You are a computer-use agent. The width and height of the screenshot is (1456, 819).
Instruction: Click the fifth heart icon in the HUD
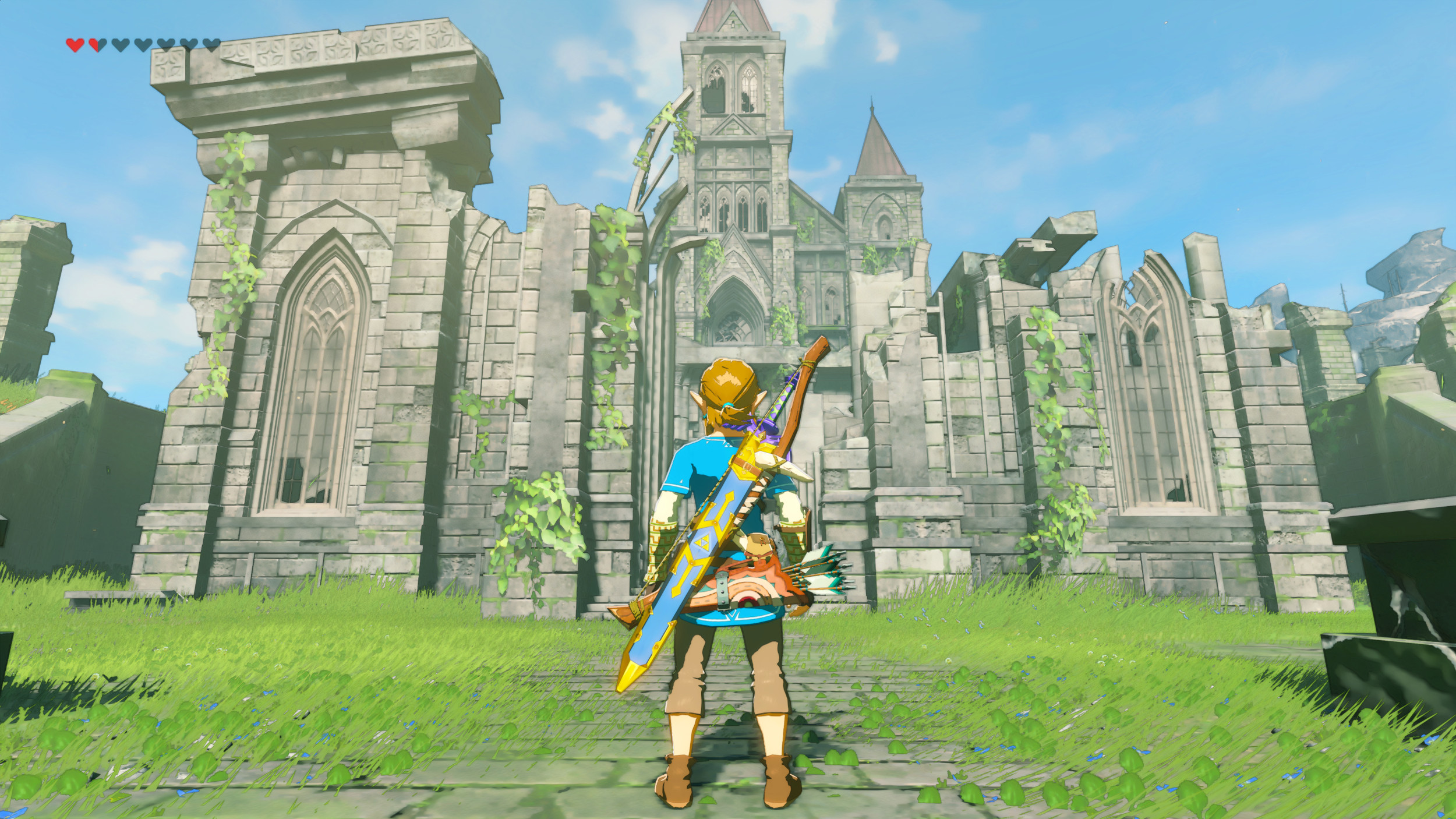165,44
